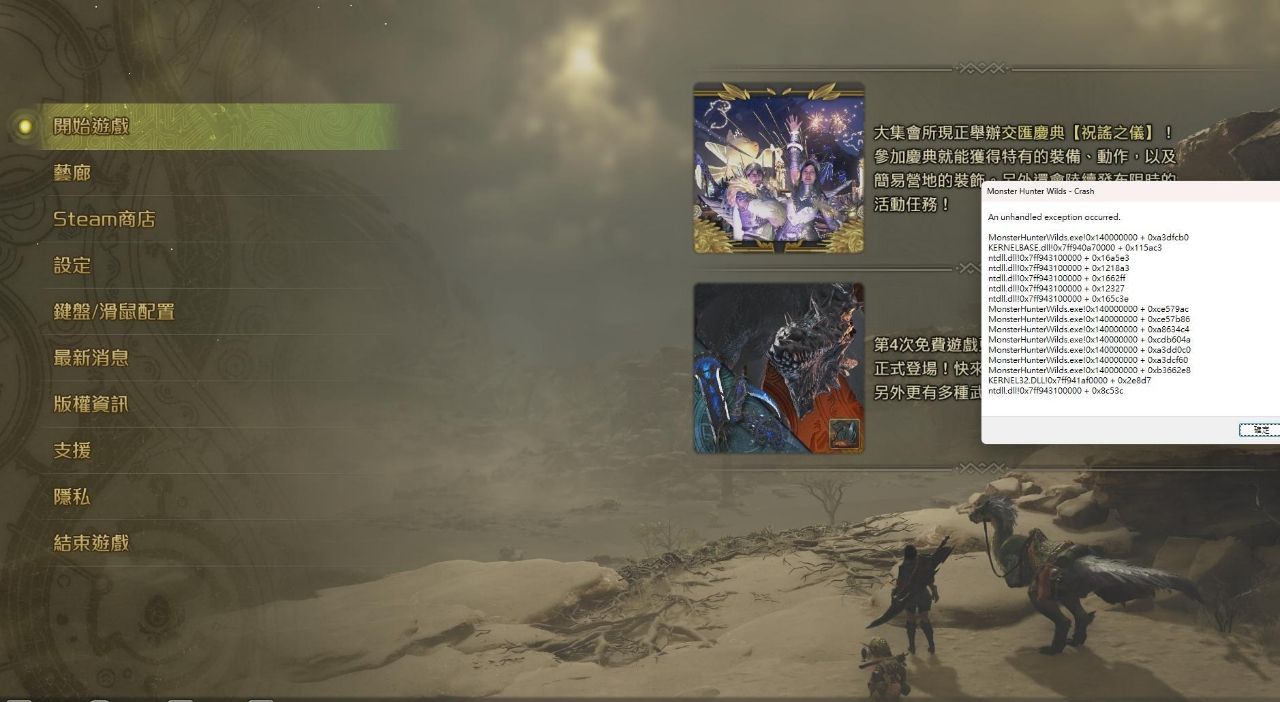
Task: Show 最新消息 latest news
Action: [x=91, y=358]
